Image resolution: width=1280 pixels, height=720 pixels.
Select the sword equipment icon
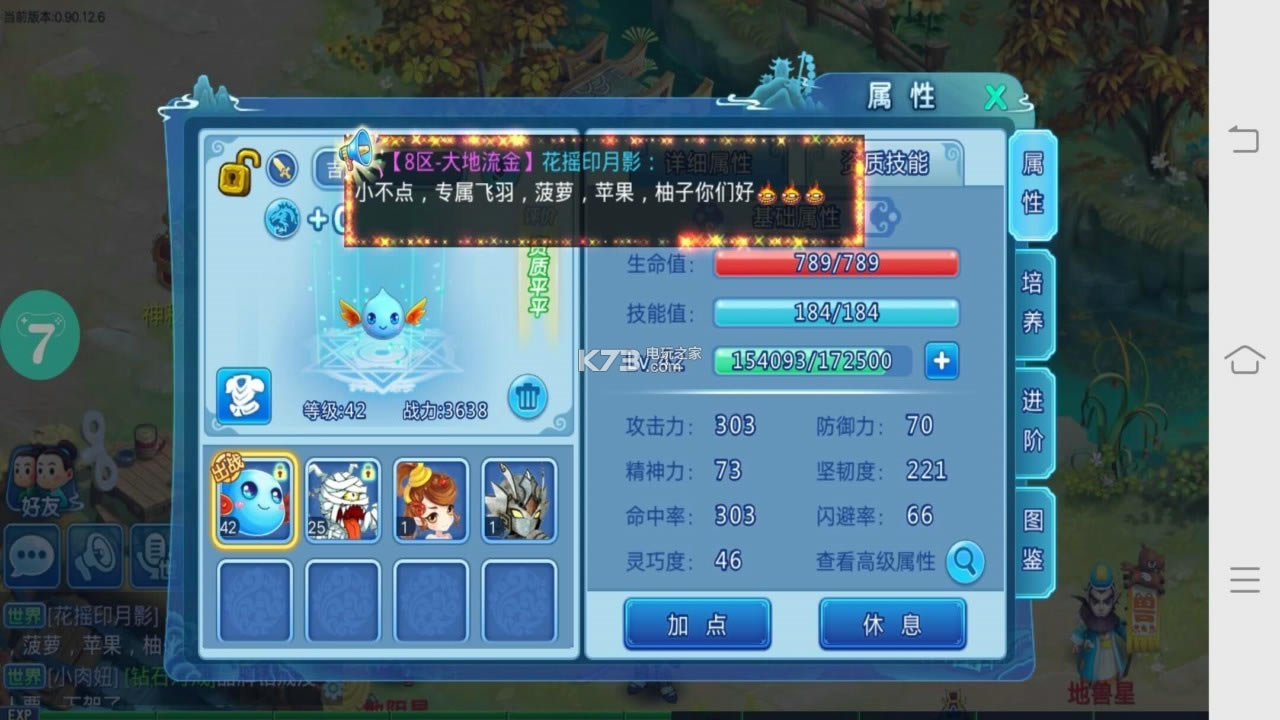pyautogui.click(x=283, y=168)
